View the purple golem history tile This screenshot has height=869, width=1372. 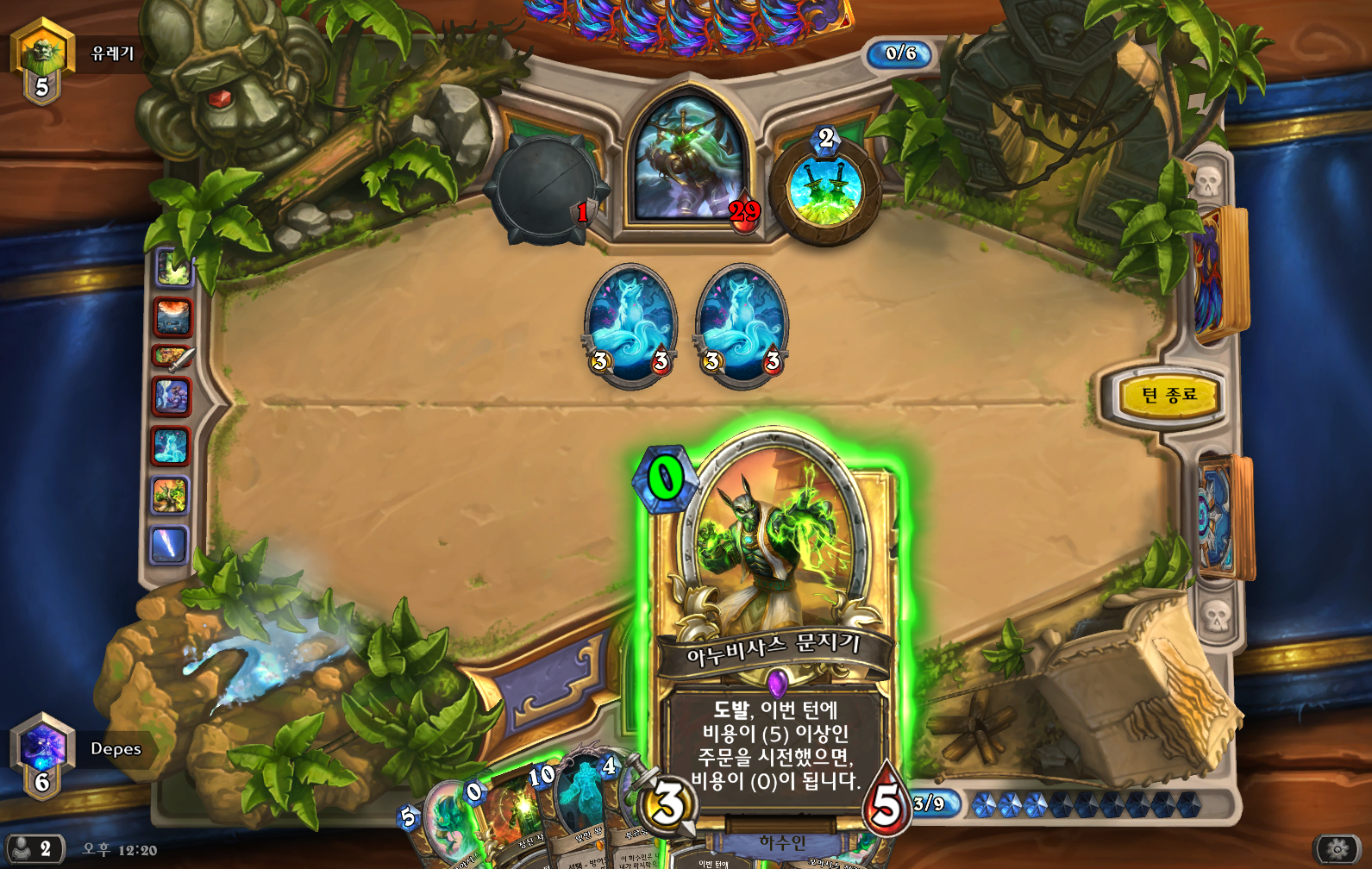point(171,396)
